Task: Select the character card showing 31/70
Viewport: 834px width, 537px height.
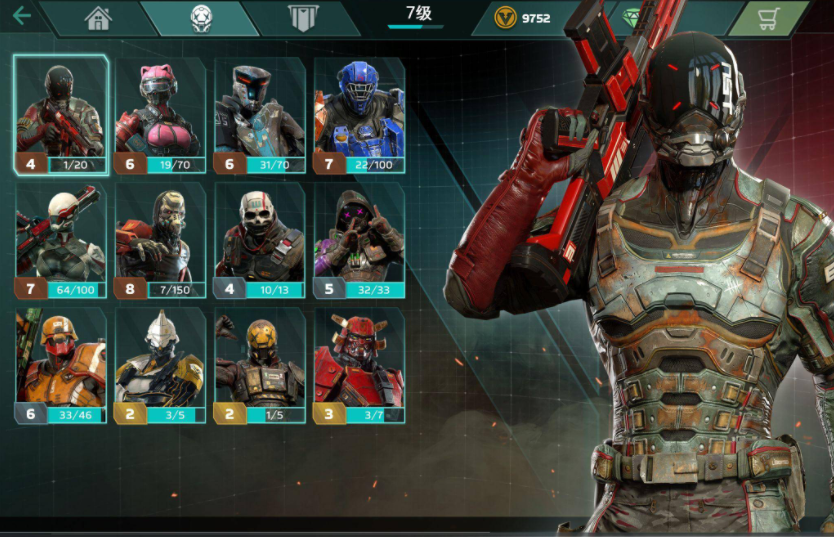Action: tap(260, 114)
